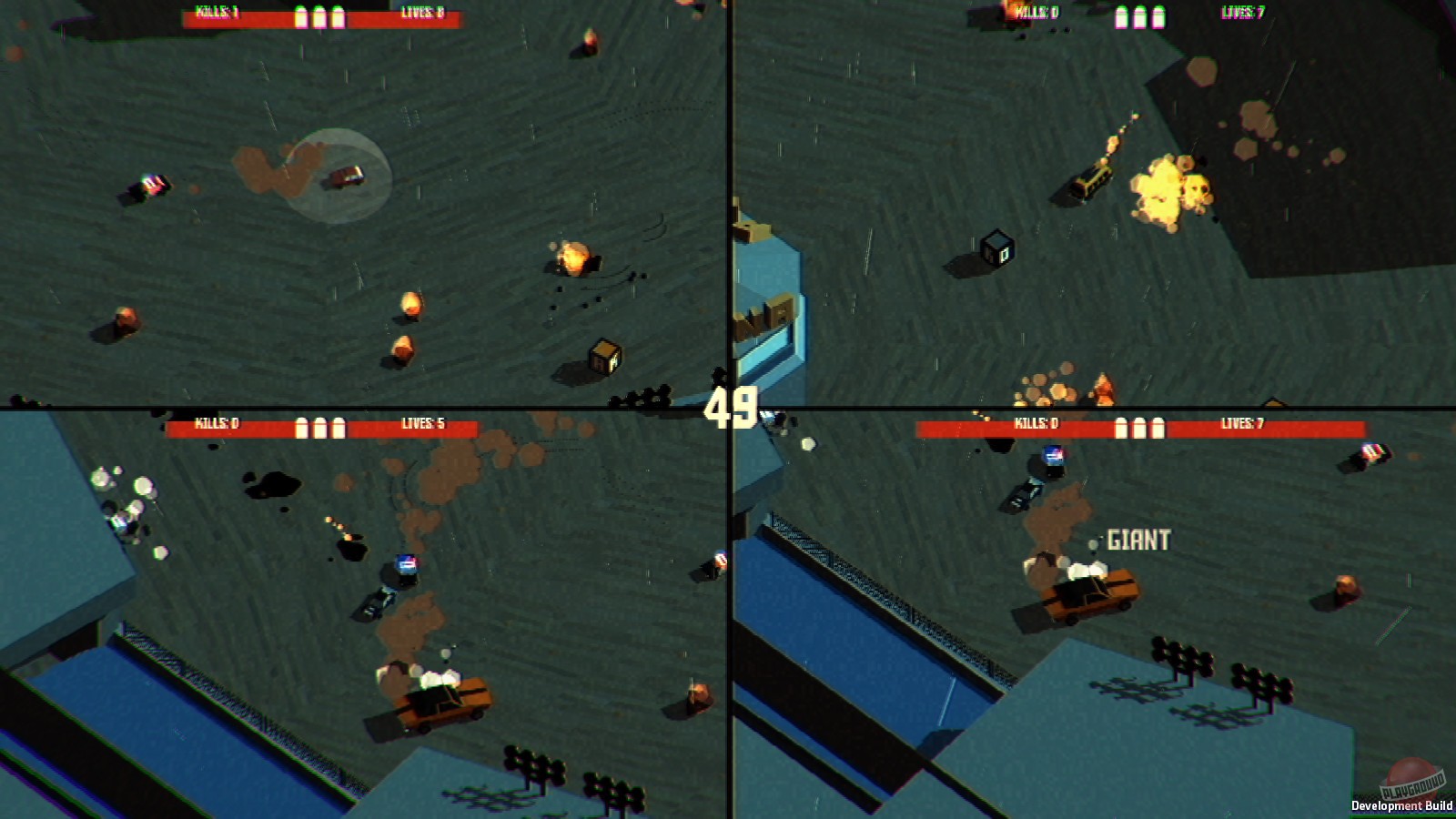1456x819 pixels.
Task: Select the LIVES: 8 counter in Player 1's bar
Action: (x=423, y=13)
